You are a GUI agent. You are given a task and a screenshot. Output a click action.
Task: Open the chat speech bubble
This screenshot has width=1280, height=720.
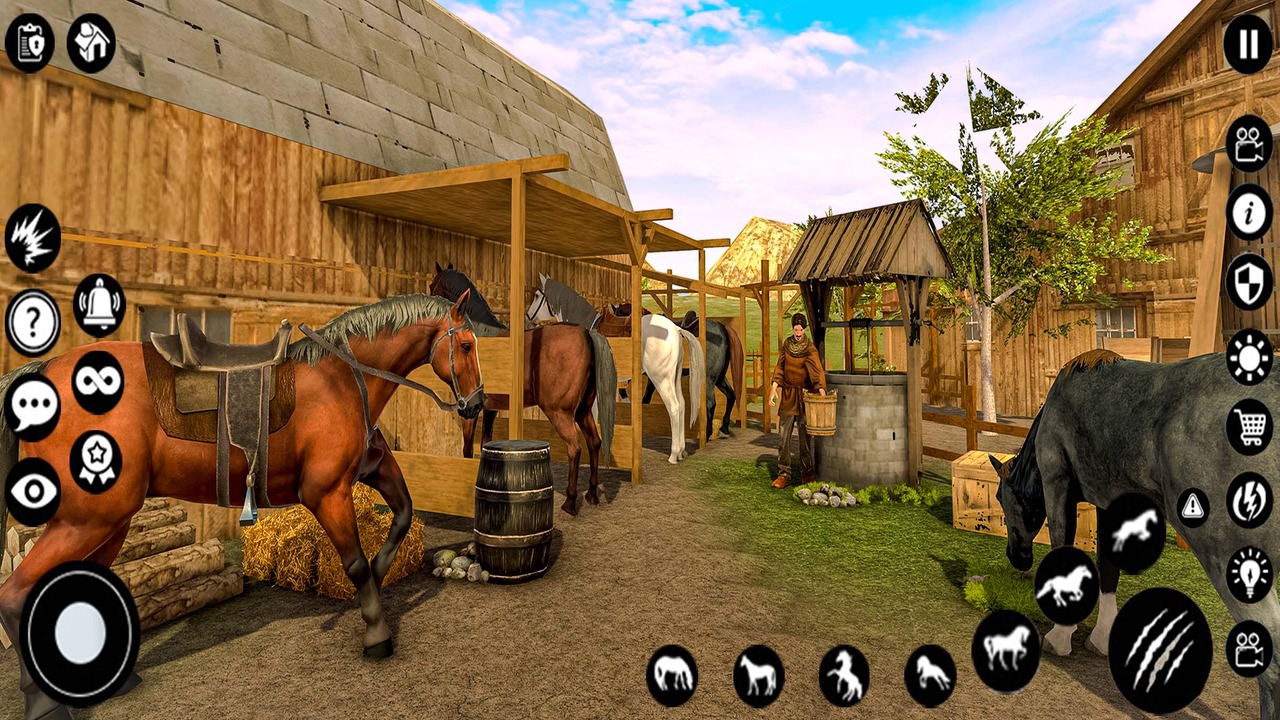click(33, 407)
